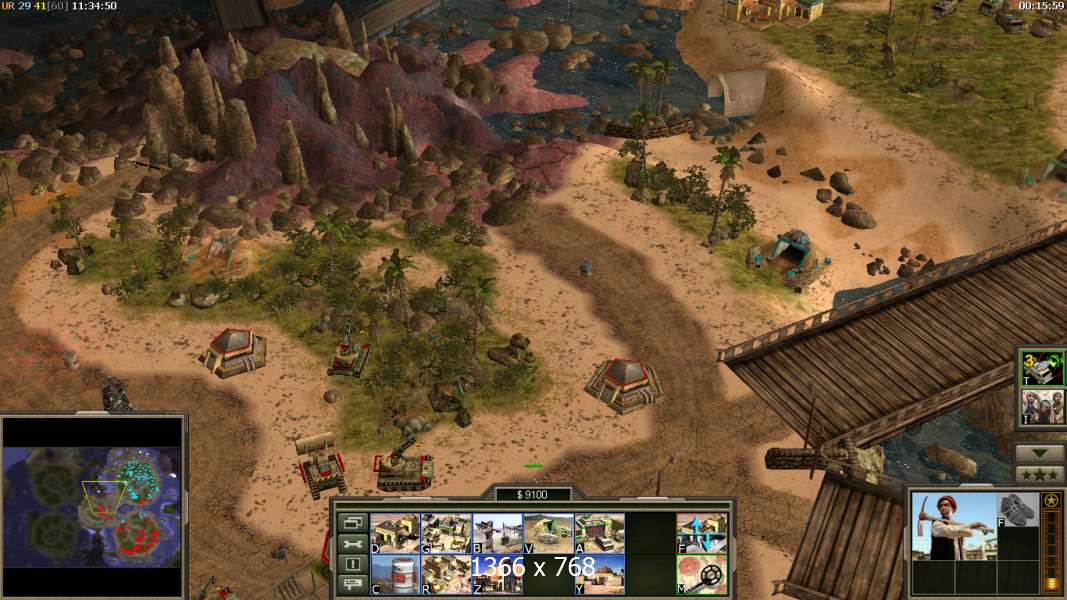Choose the building icon labeled G
This screenshot has width=1067, height=600.
[446, 533]
